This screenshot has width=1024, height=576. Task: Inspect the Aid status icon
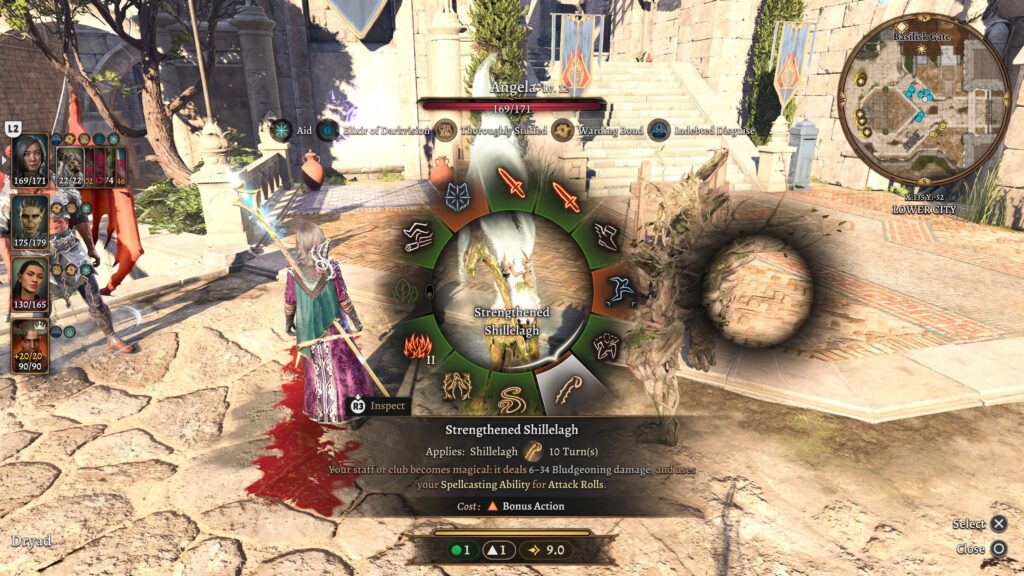282,131
